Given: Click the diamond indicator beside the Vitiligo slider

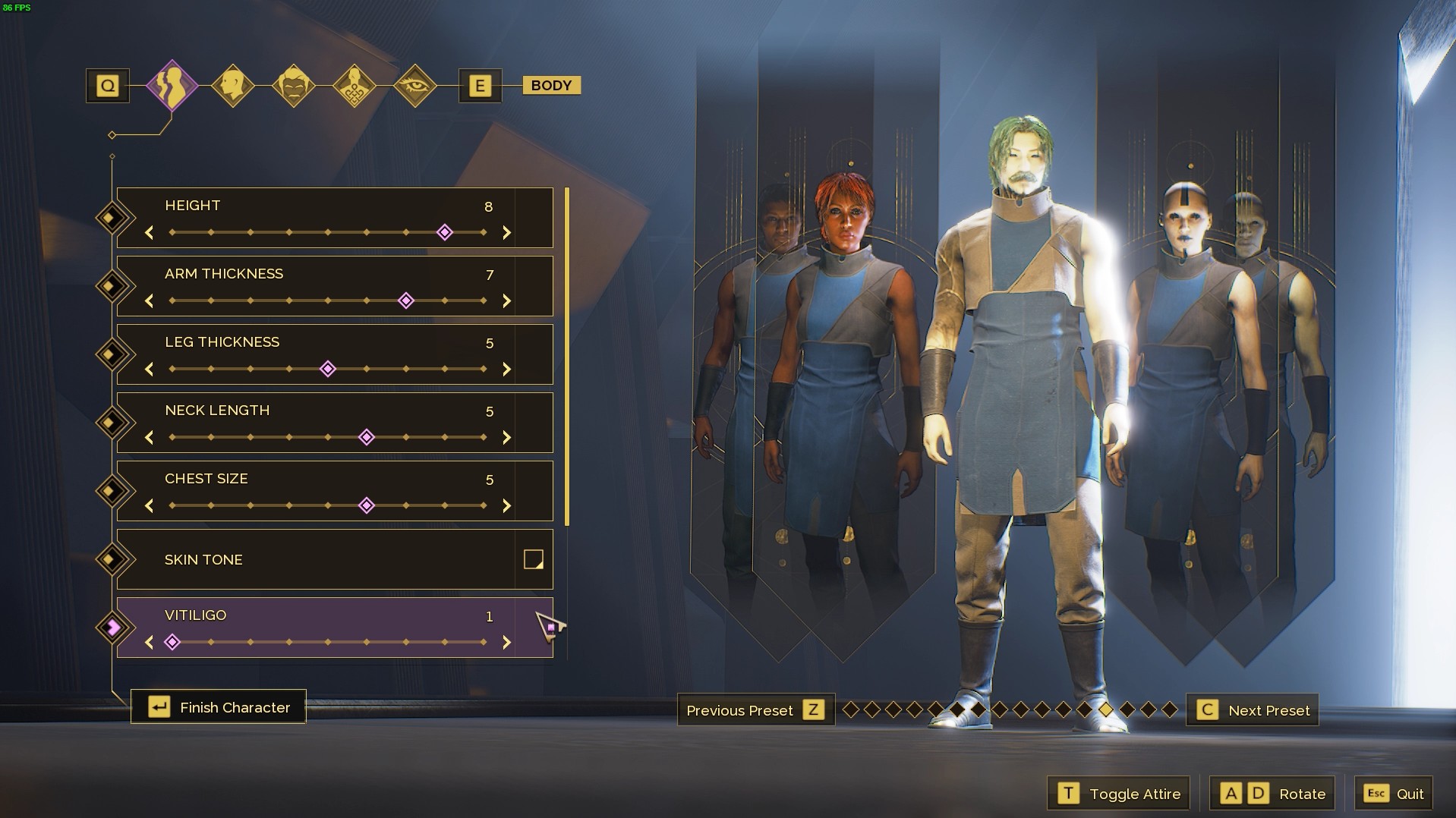Looking at the screenshot, I should tap(112, 626).
